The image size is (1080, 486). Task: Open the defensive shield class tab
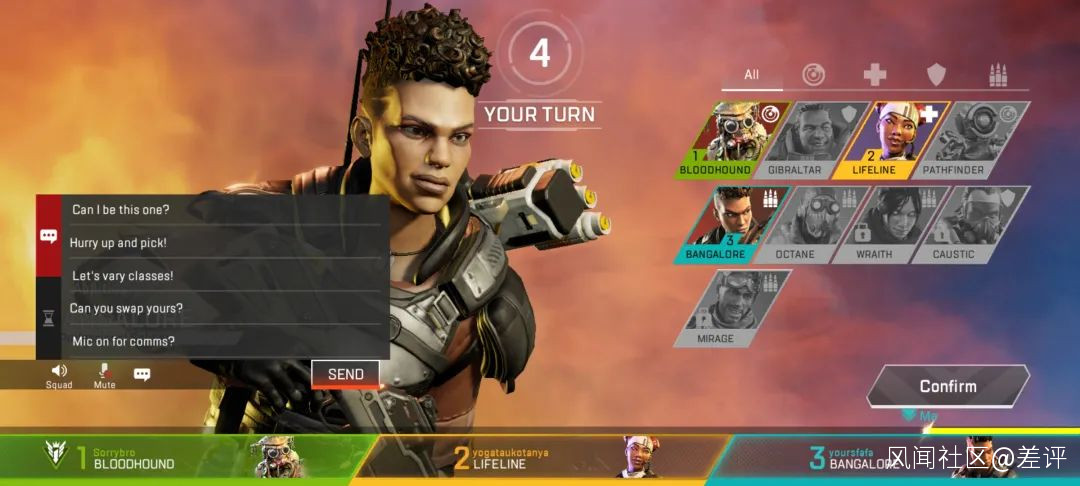point(936,75)
